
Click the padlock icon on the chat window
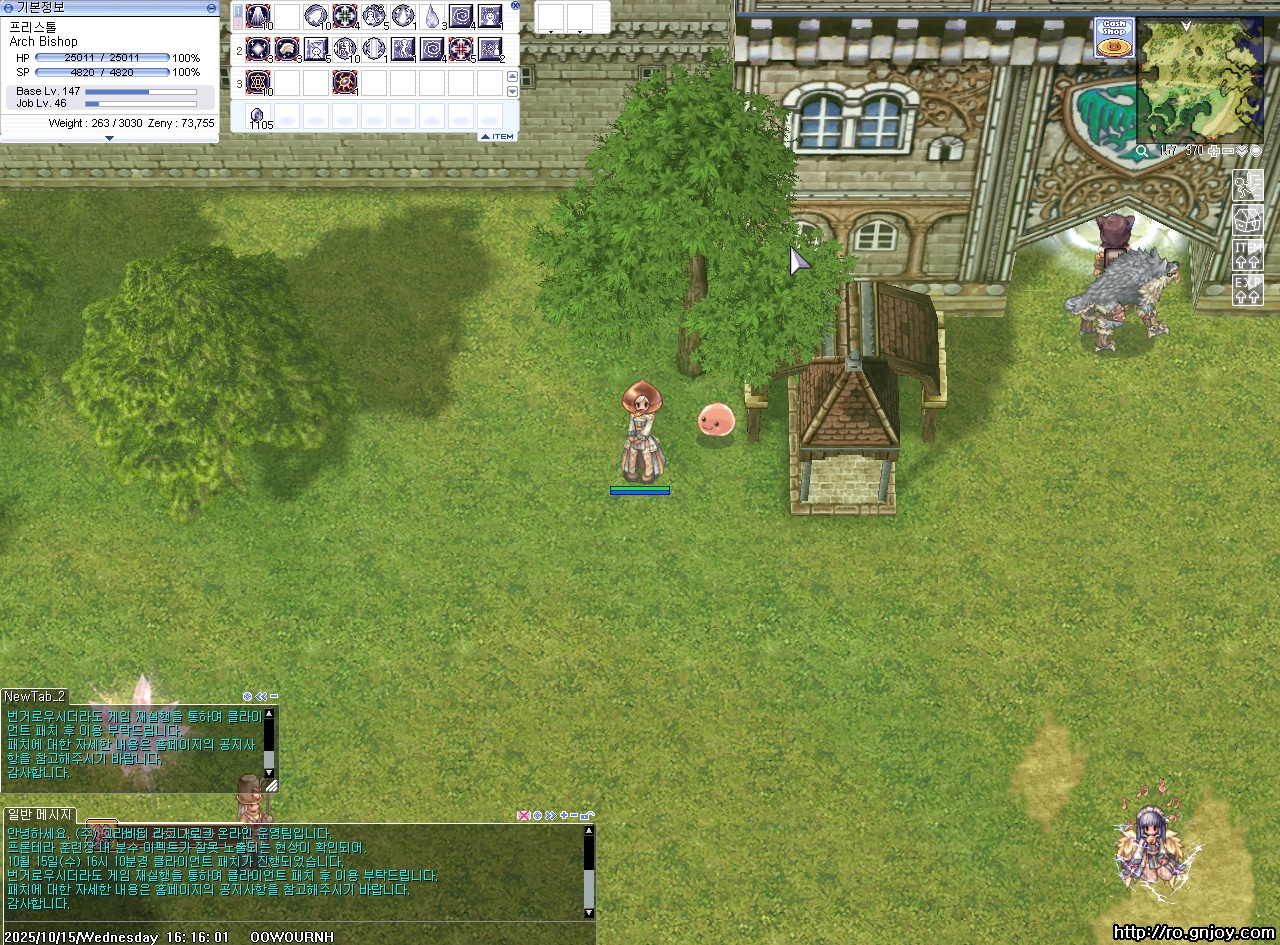coord(588,815)
